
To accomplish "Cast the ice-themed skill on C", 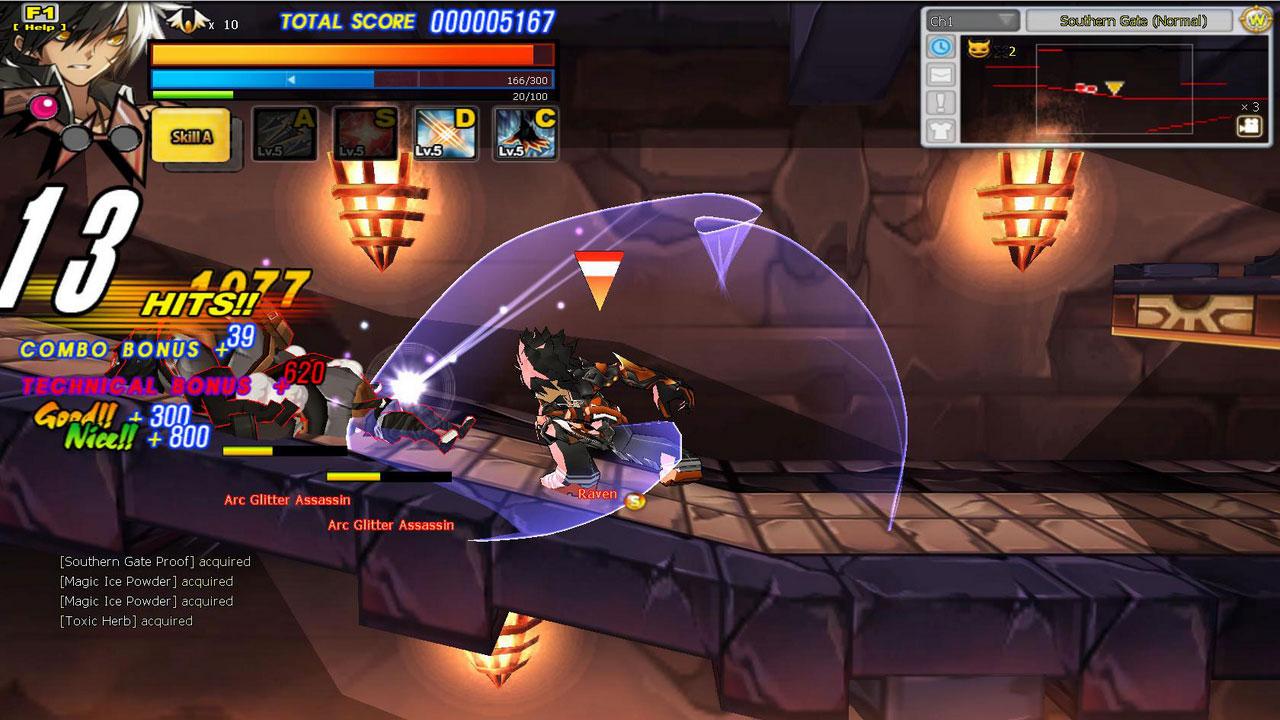I will click(526, 135).
